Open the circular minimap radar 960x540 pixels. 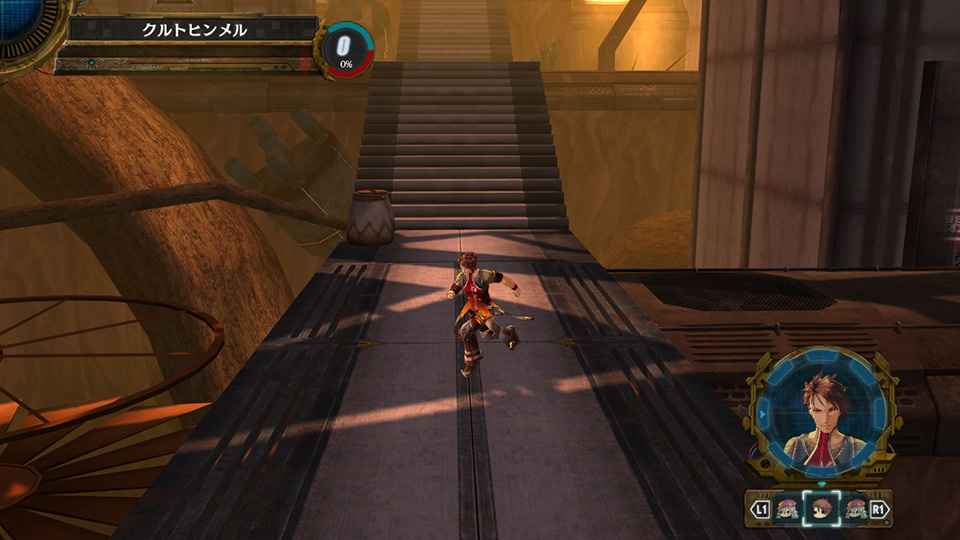(22, 22)
